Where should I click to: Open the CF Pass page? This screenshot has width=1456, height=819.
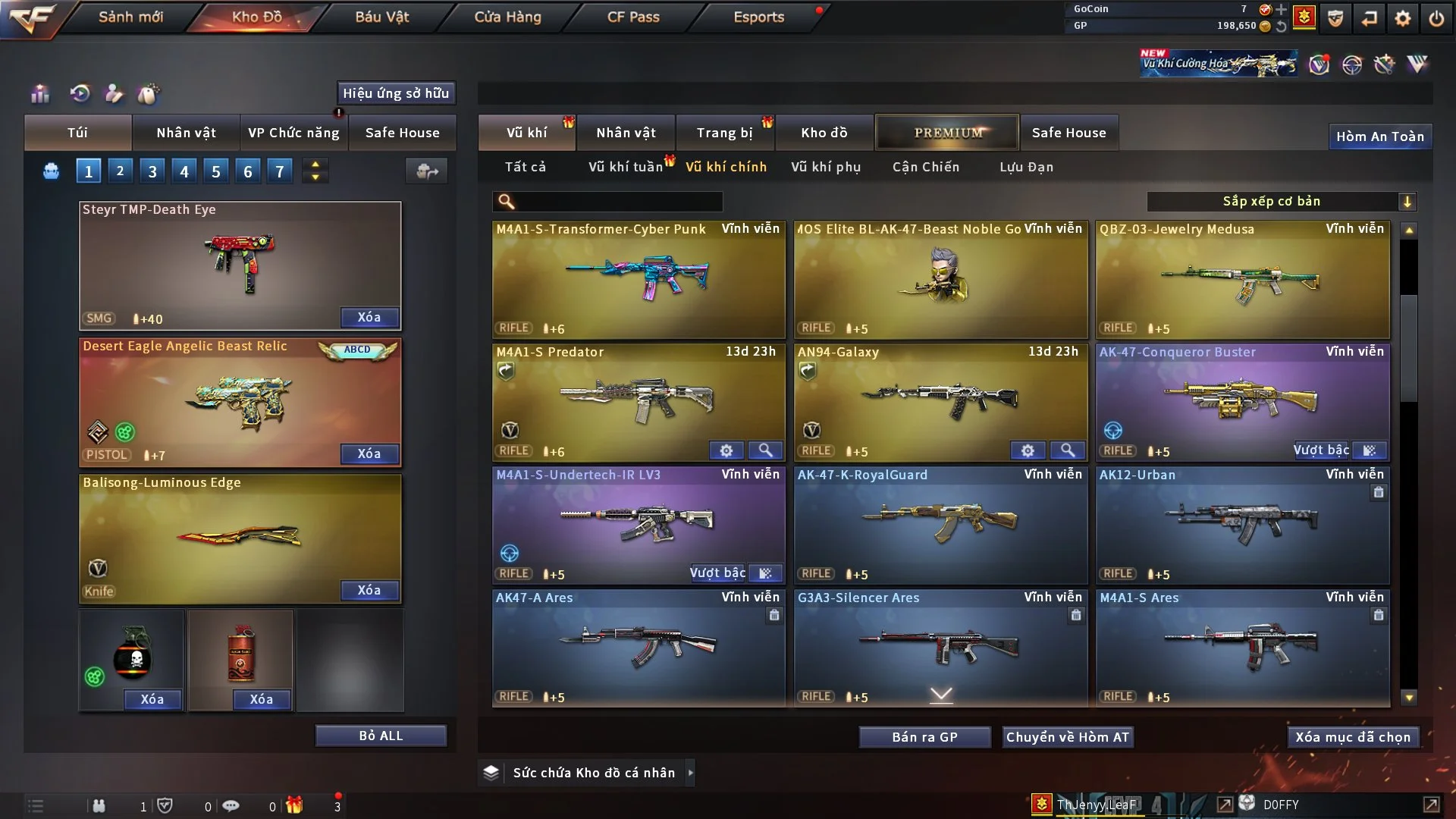633,17
